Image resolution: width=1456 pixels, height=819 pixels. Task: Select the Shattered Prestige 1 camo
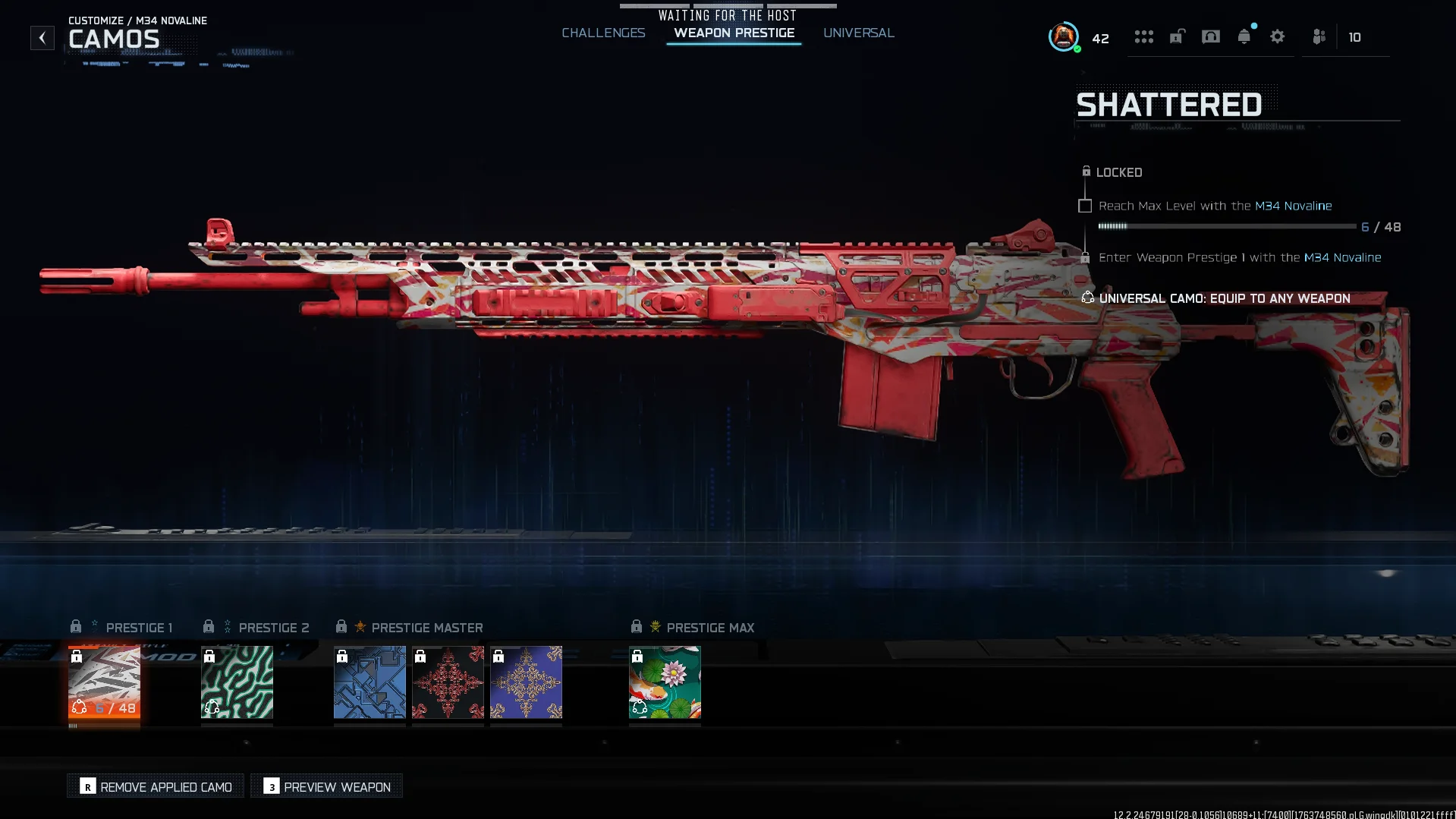tap(104, 682)
